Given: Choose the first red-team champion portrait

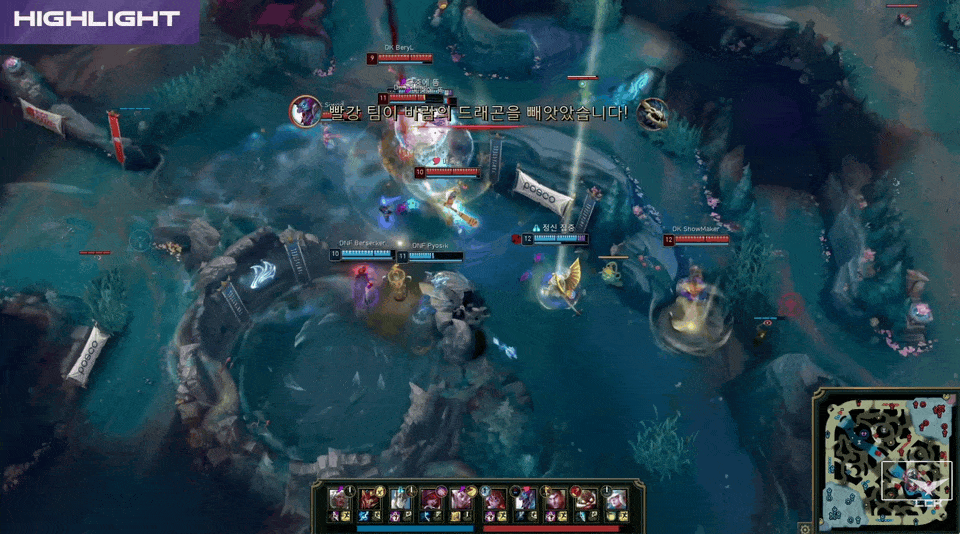Looking at the screenshot, I should click(x=494, y=497).
